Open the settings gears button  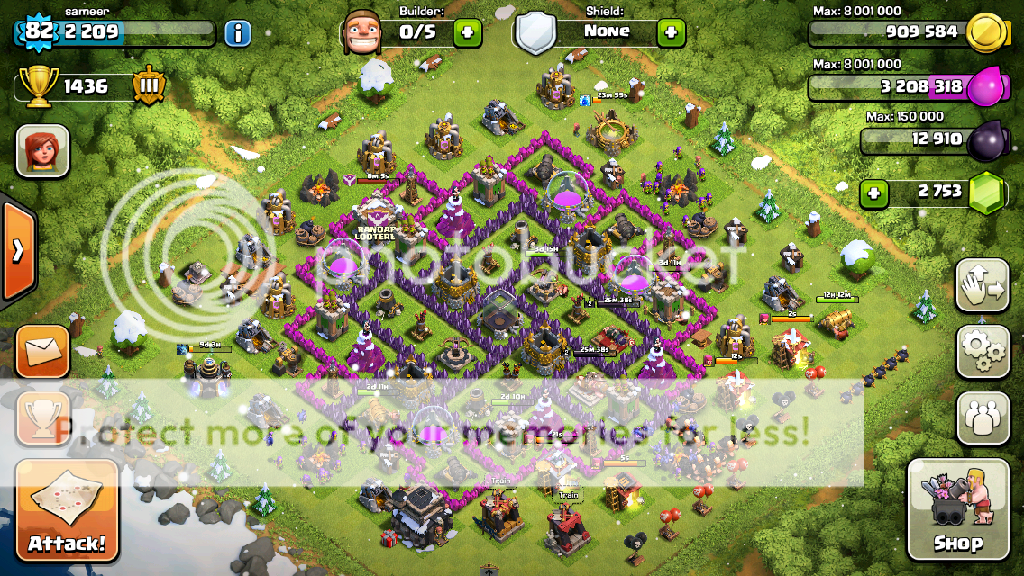tap(982, 351)
